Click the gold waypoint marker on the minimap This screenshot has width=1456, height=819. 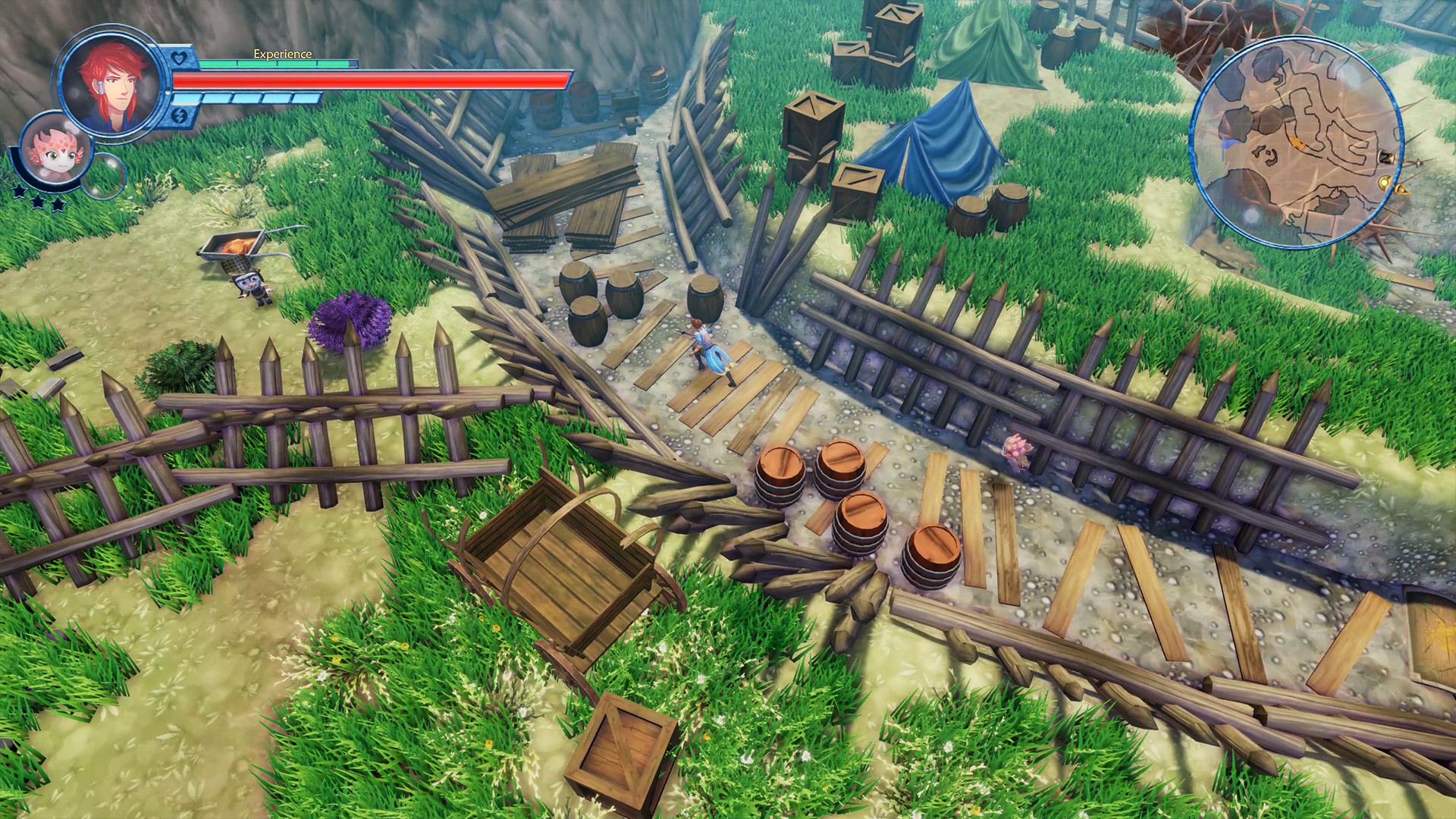pos(1384,183)
